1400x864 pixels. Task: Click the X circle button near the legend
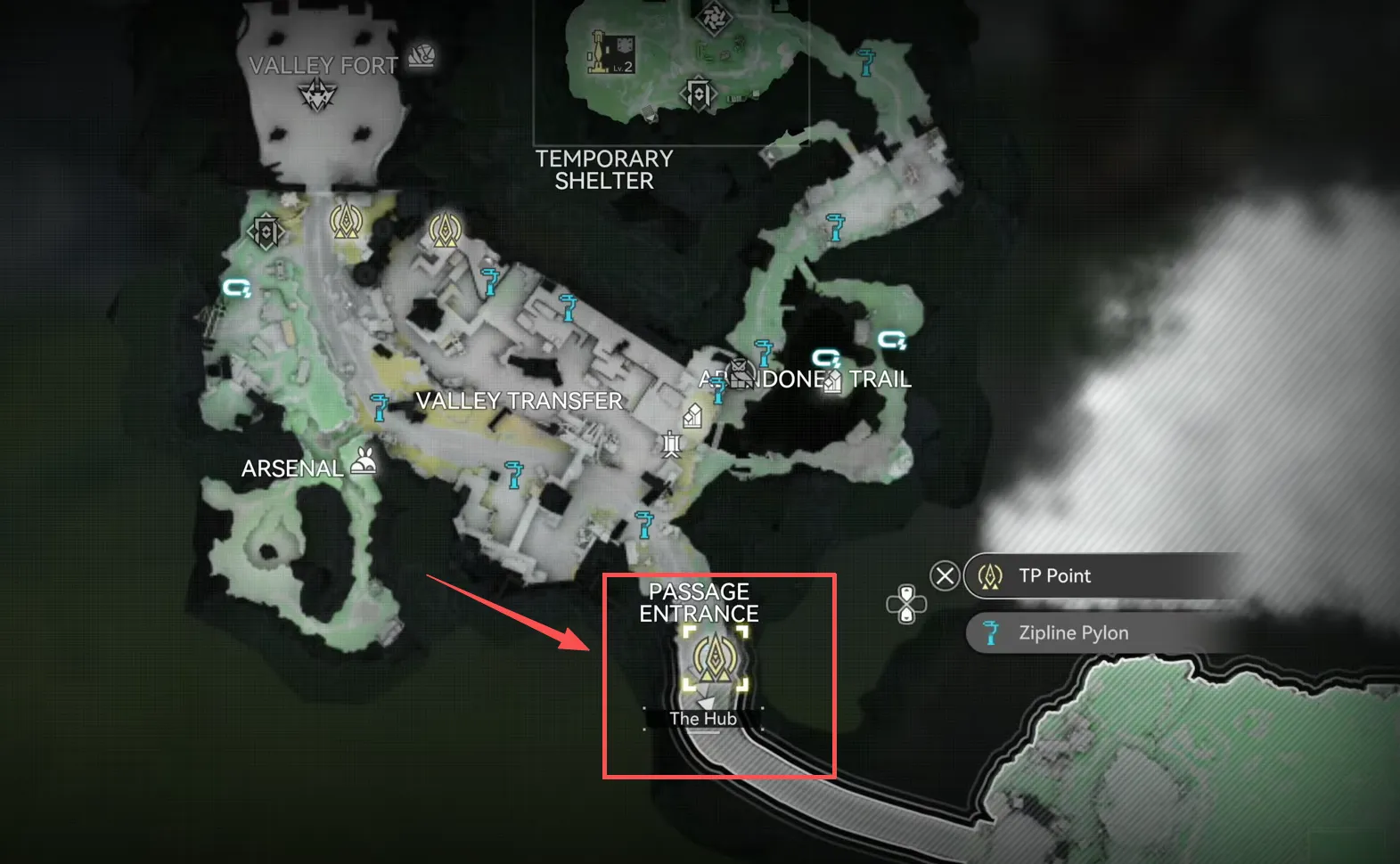click(946, 575)
